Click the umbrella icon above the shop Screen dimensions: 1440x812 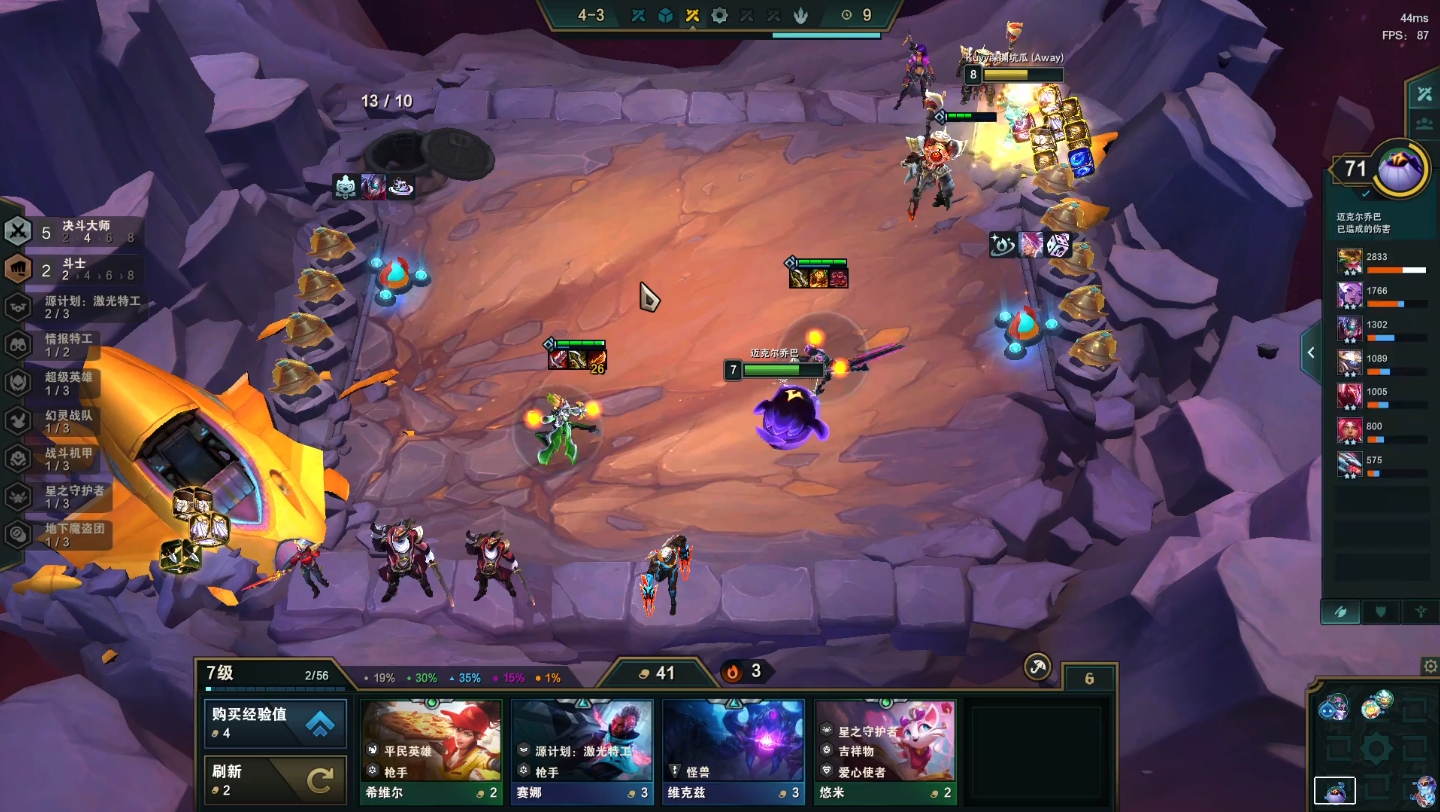point(1038,668)
